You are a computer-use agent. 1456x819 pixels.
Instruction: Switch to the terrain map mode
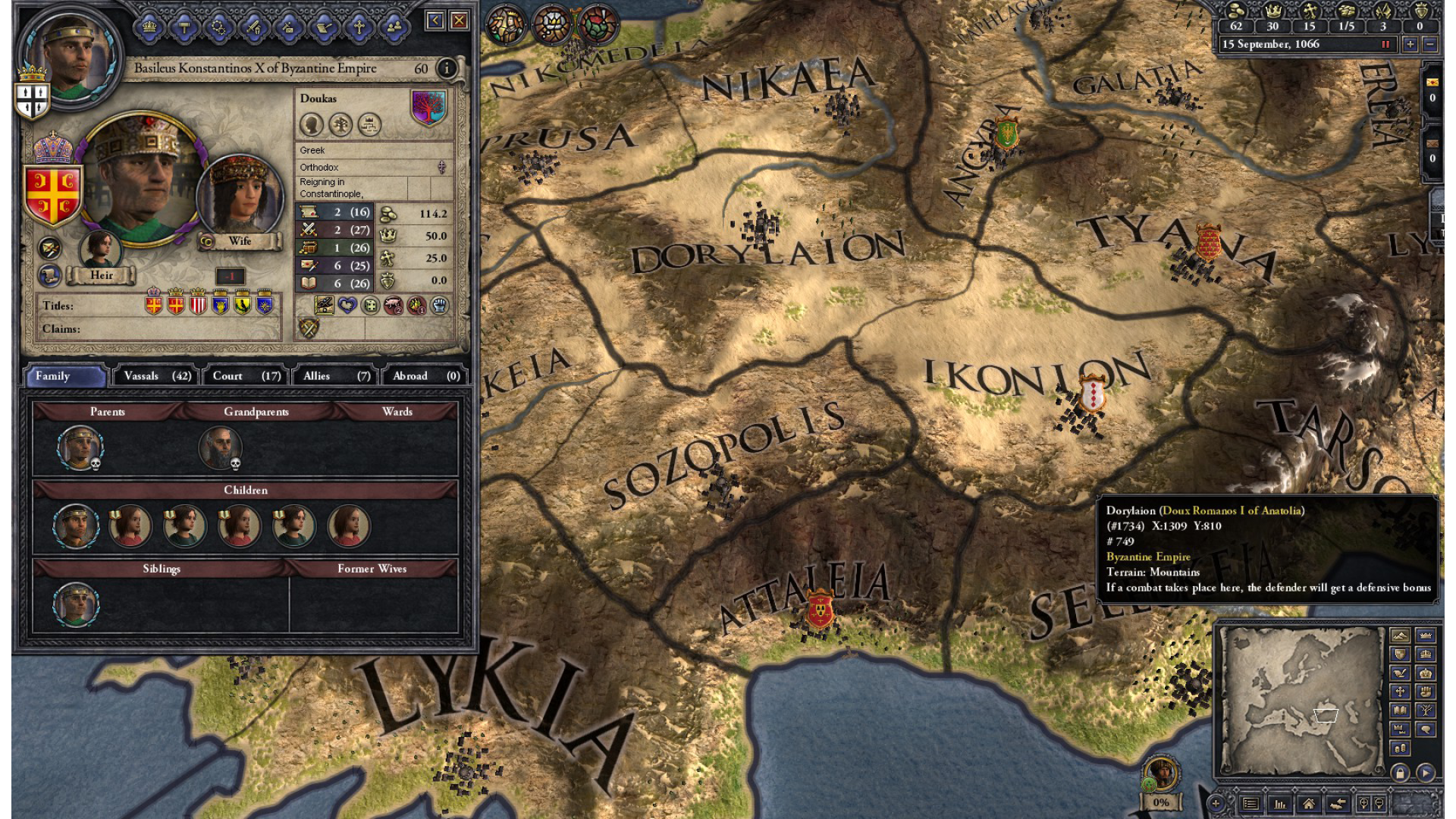[x=1400, y=635]
